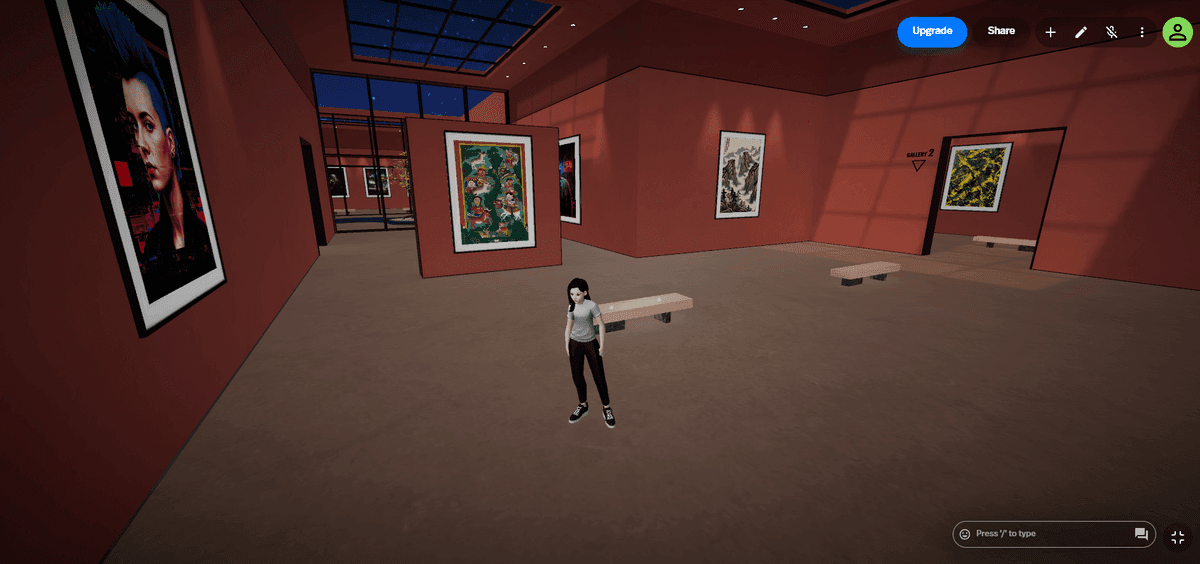Open the pencil edit tool
The height and width of the screenshot is (564, 1200).
1081,33
